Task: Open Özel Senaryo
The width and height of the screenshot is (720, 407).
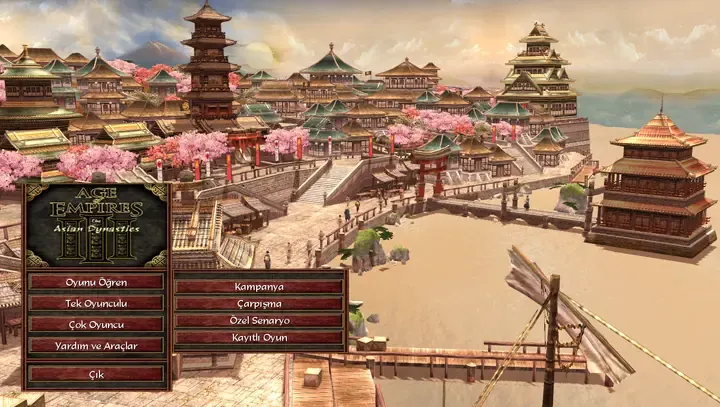Action: point(259,321)
